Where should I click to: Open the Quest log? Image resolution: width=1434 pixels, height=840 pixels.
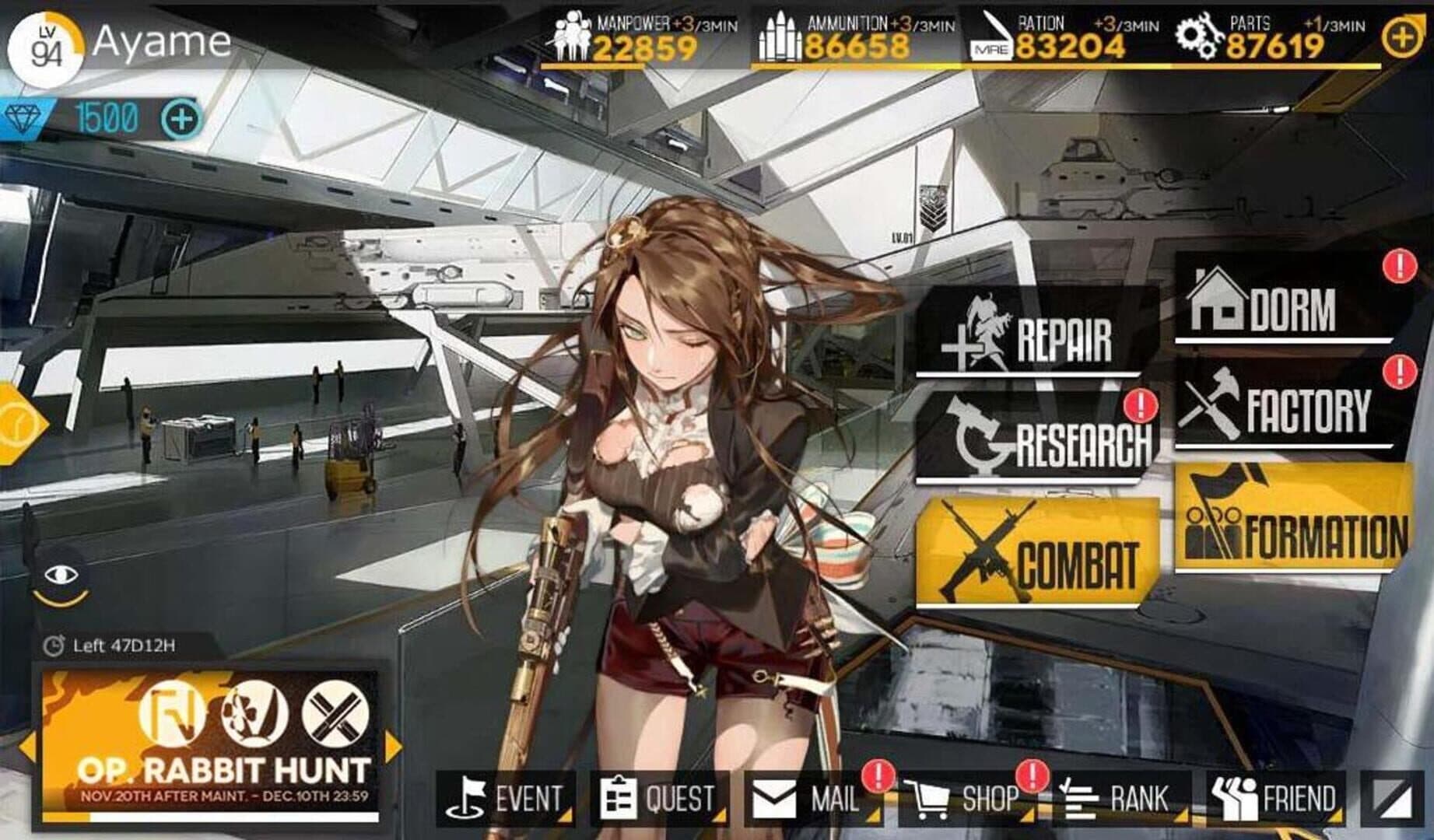[x=661, y=797]
